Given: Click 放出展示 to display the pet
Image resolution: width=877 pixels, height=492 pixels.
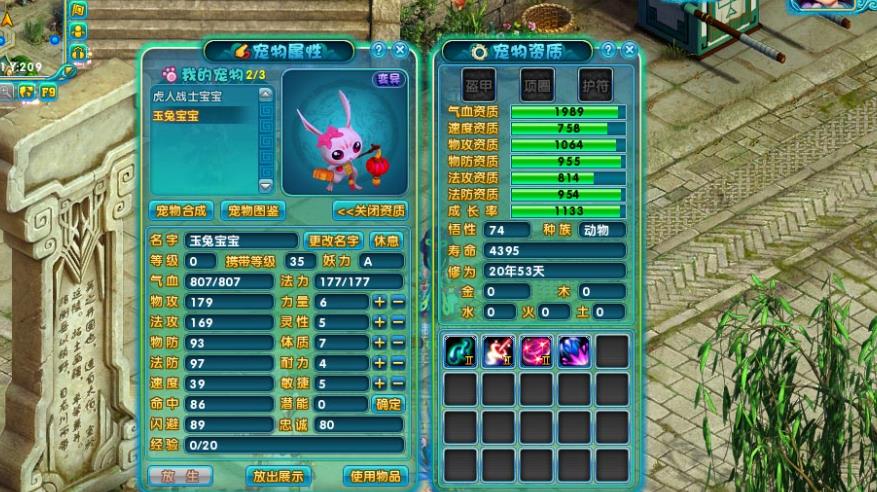Looking at the screenshot, I should tap(277, 476).
